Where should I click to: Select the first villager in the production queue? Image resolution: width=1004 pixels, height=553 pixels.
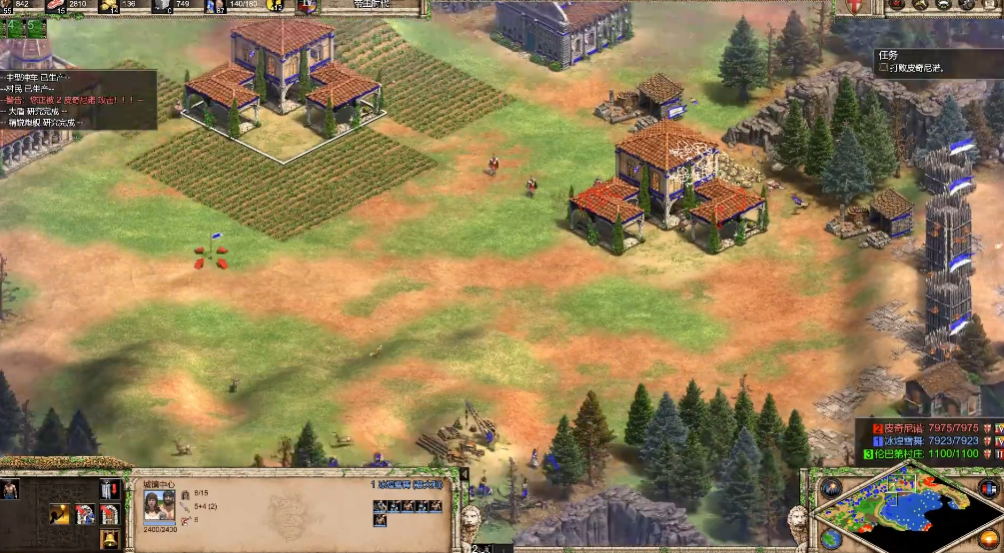(380, 506)
